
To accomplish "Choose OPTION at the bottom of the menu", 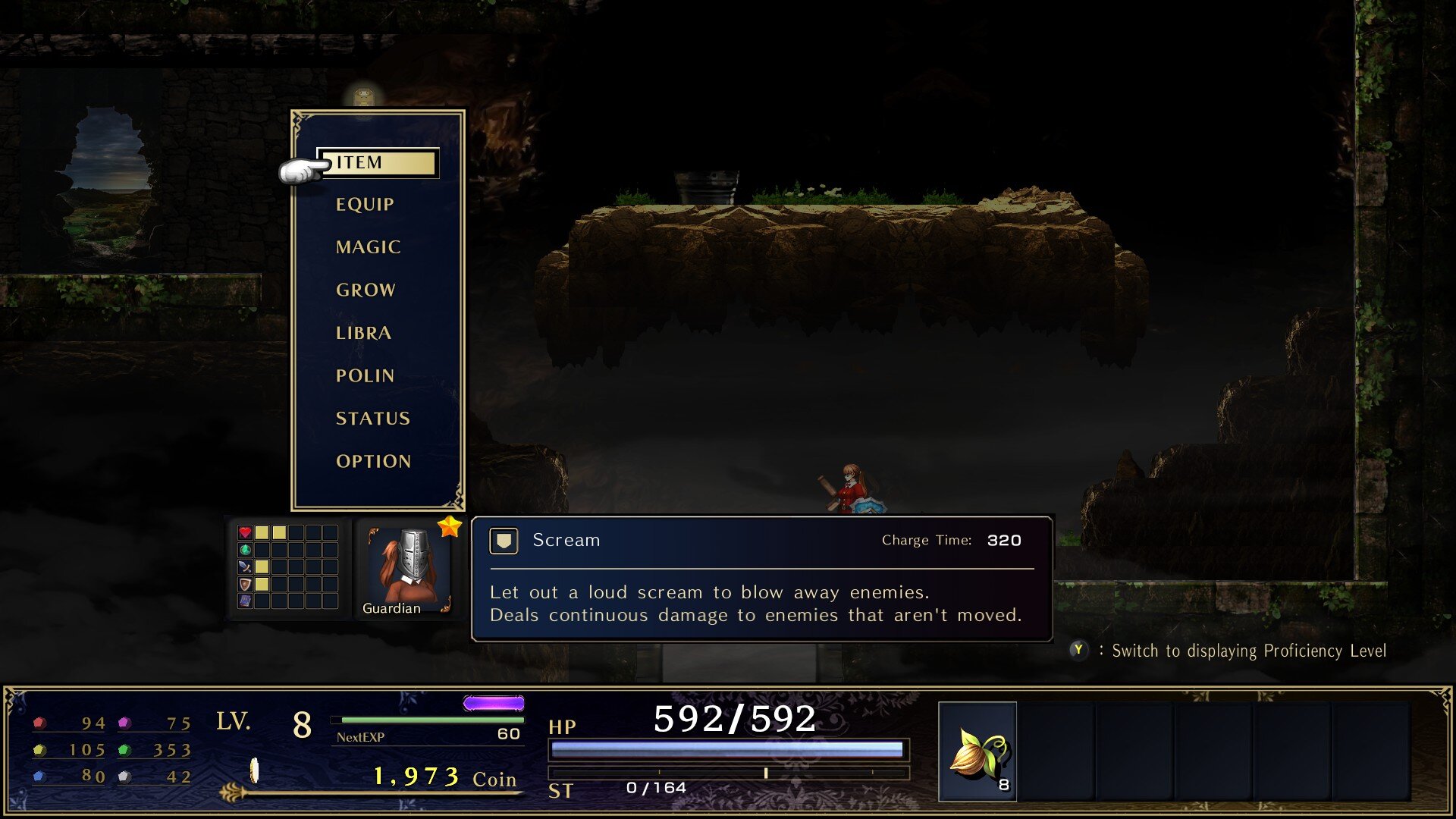I will tap(373, 460).
